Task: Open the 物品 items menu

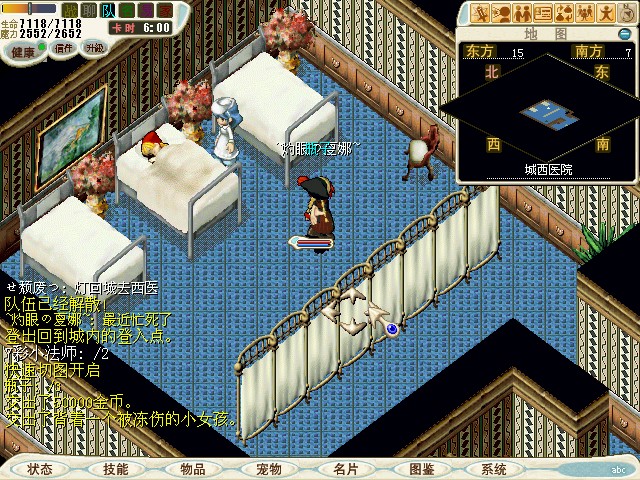Action: tap(193, 468)
